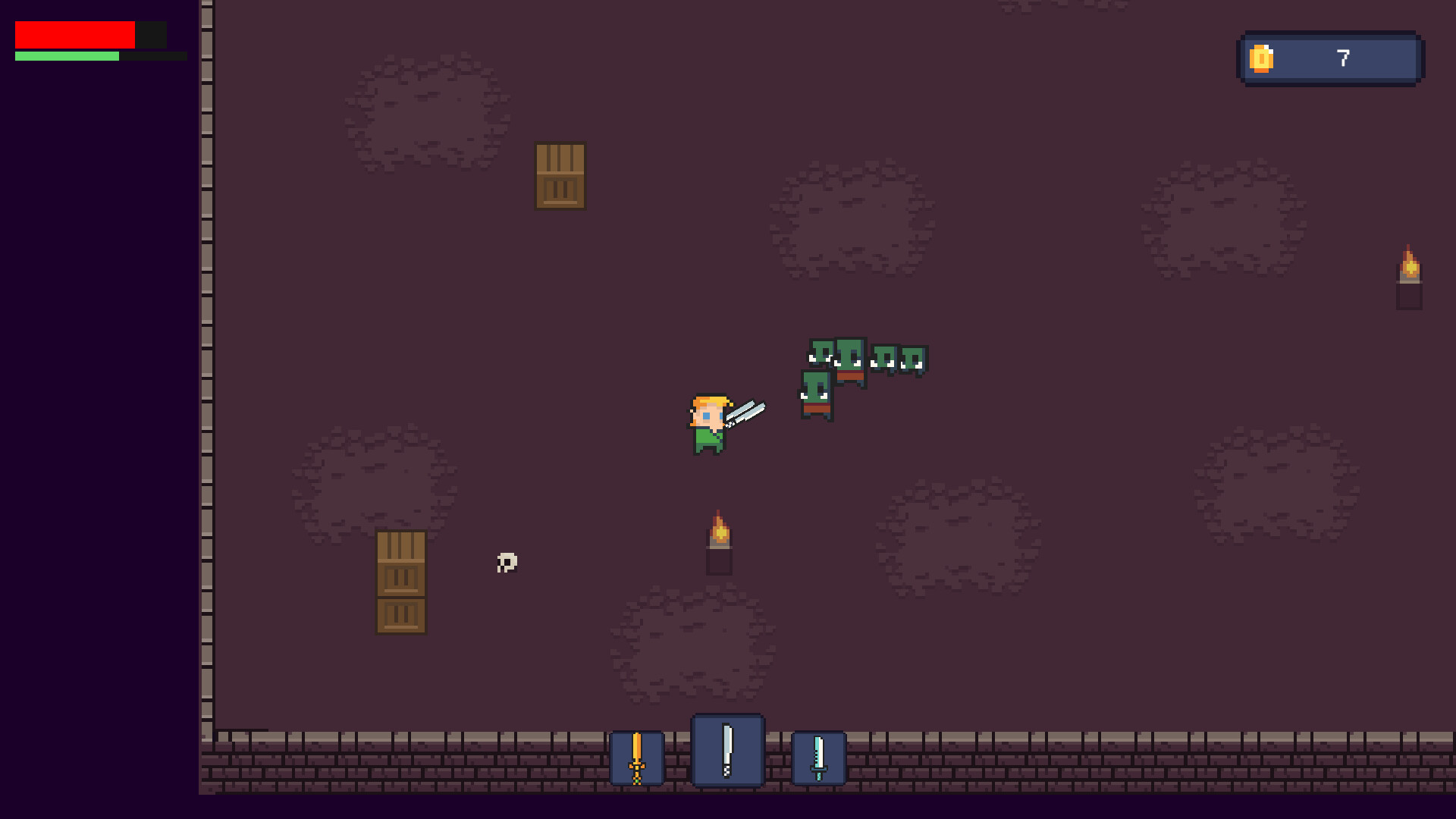This screenshot has width=1456, height=819.
Task: Click the large goblin closest to the hero
Action: point(815,394)
